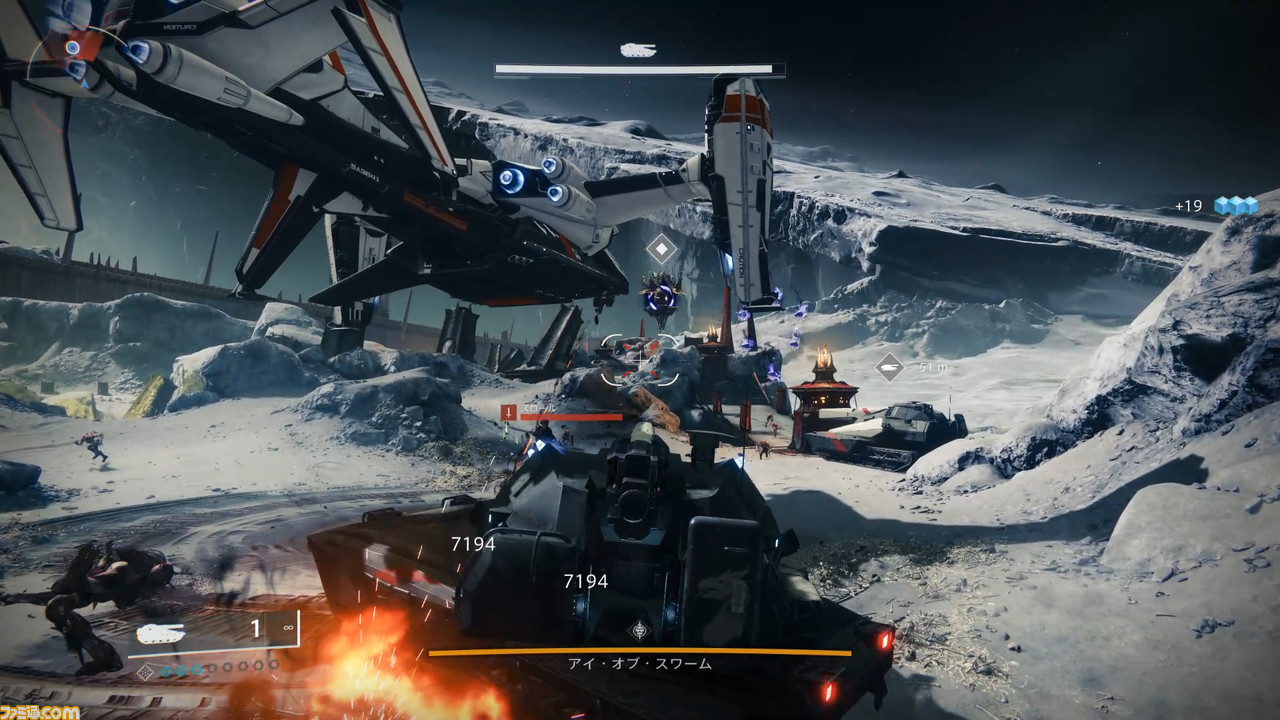
Task: Click the red exclamation alert icon
Action: tap(508, 411)
